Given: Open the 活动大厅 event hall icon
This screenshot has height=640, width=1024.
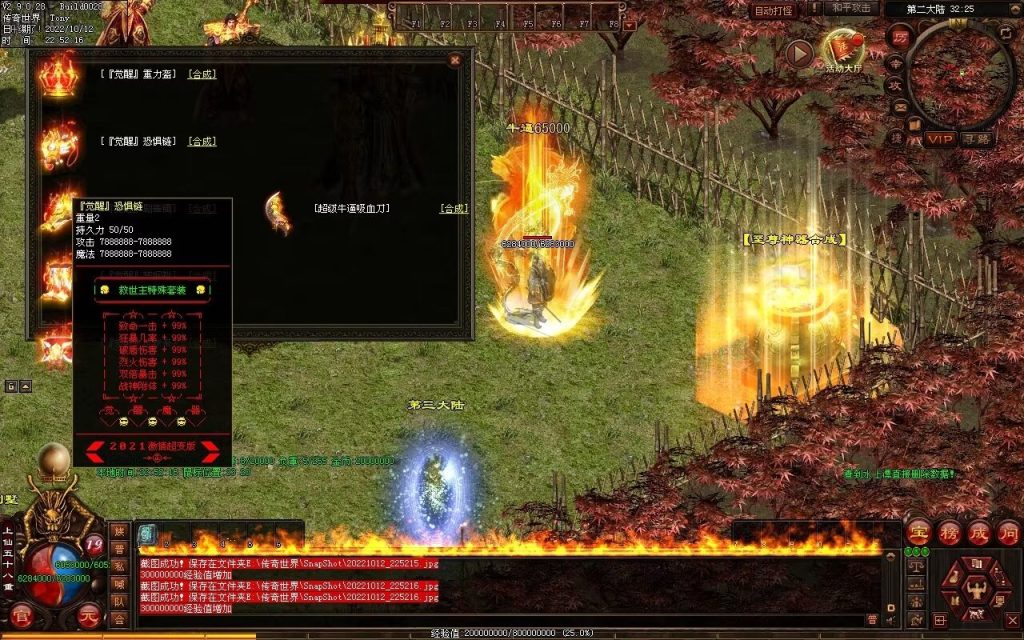Looking at the screenshot, I should point(842,49).
